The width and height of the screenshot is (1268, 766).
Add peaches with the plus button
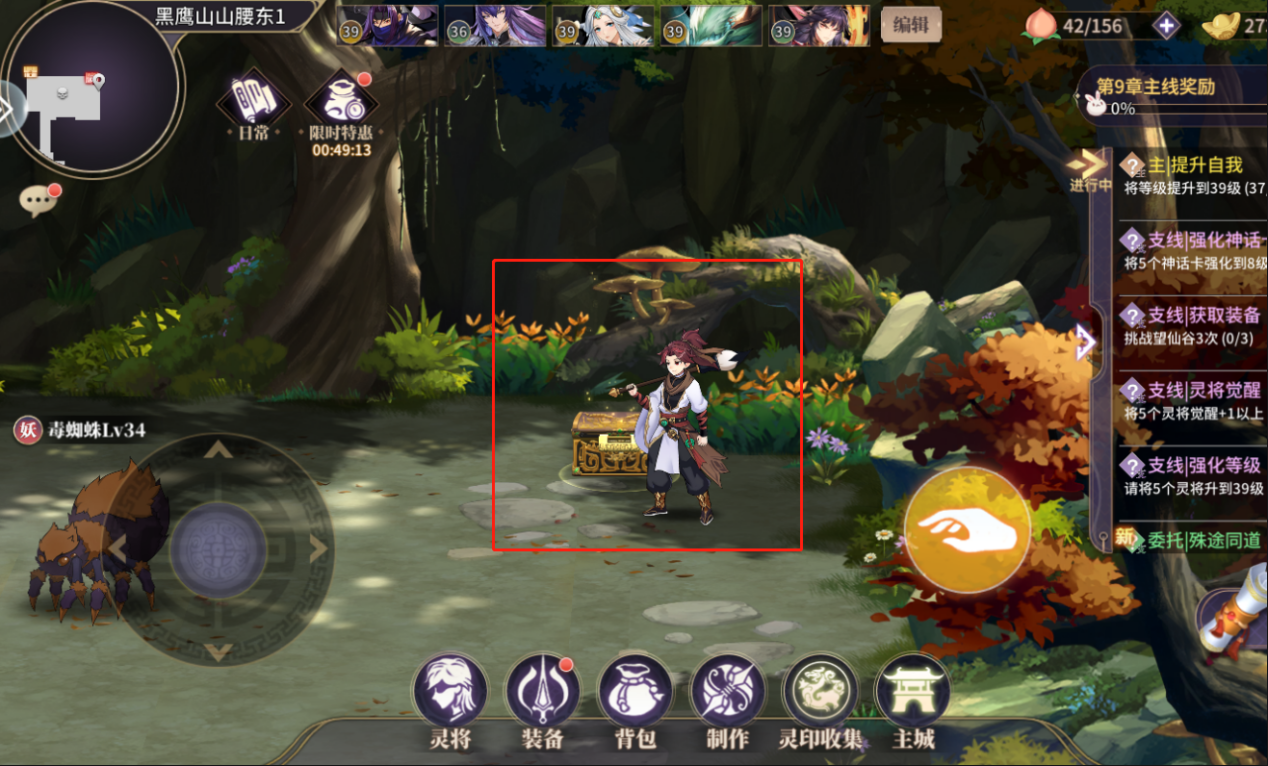click(x=1166, y=26)
